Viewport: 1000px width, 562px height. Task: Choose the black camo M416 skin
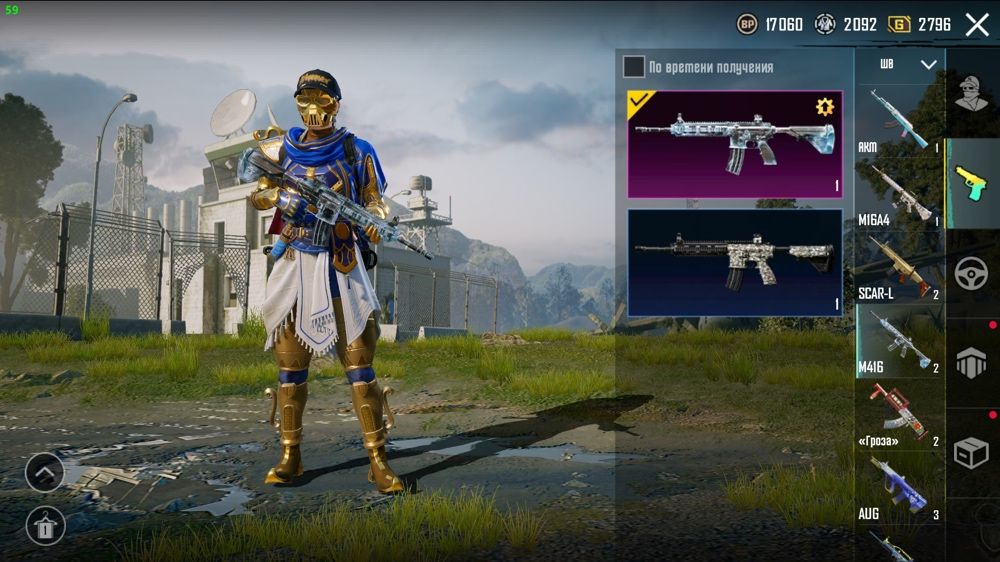tap(734, 262)
